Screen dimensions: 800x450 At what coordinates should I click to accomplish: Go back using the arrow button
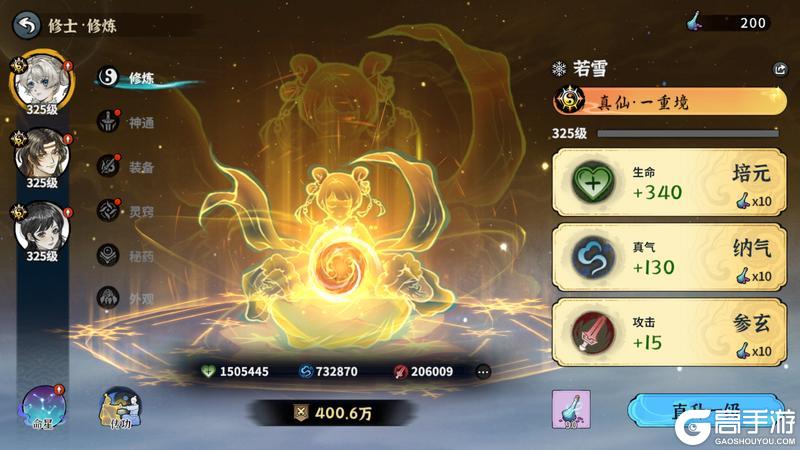click(x=27, y=23)
